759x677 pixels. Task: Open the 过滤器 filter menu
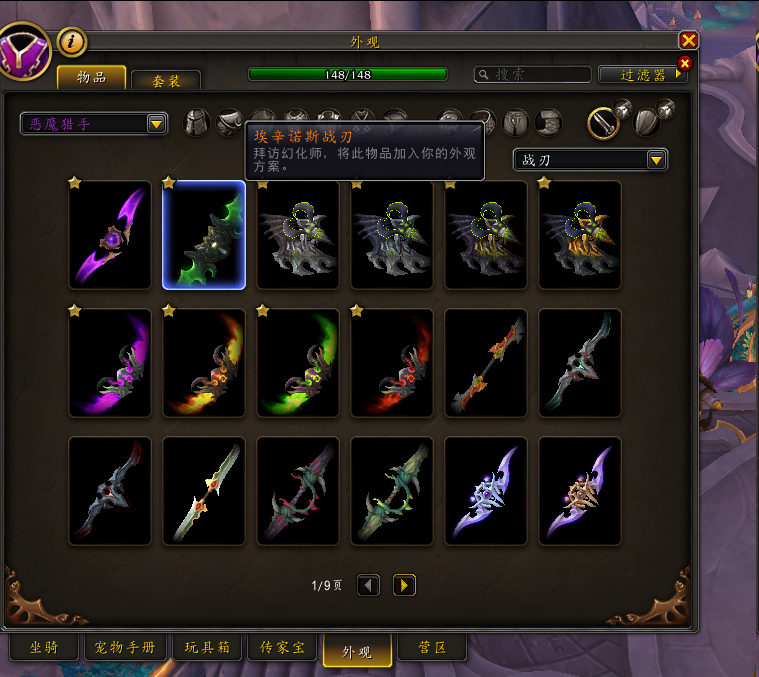(642, 75)
